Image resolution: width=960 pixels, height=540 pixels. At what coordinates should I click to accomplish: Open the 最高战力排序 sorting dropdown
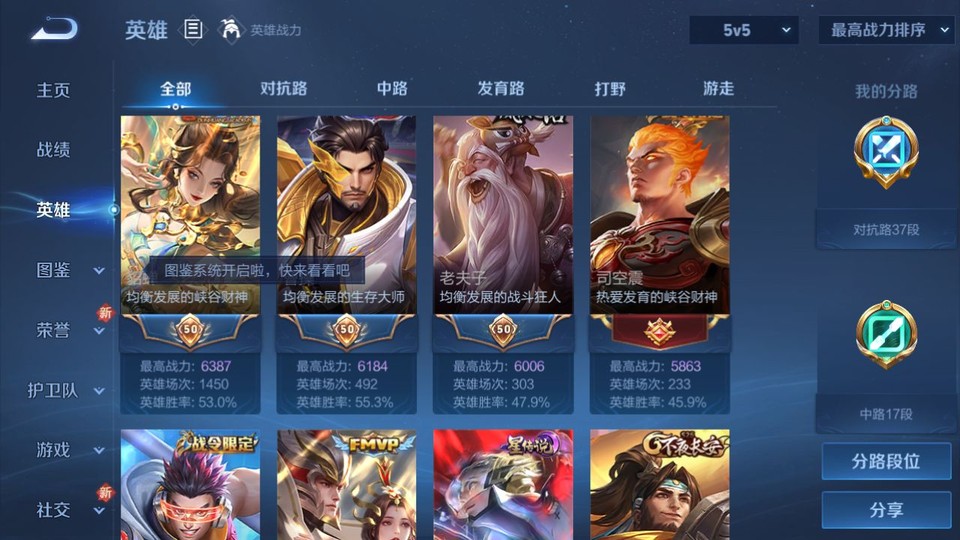pos(886,31)
